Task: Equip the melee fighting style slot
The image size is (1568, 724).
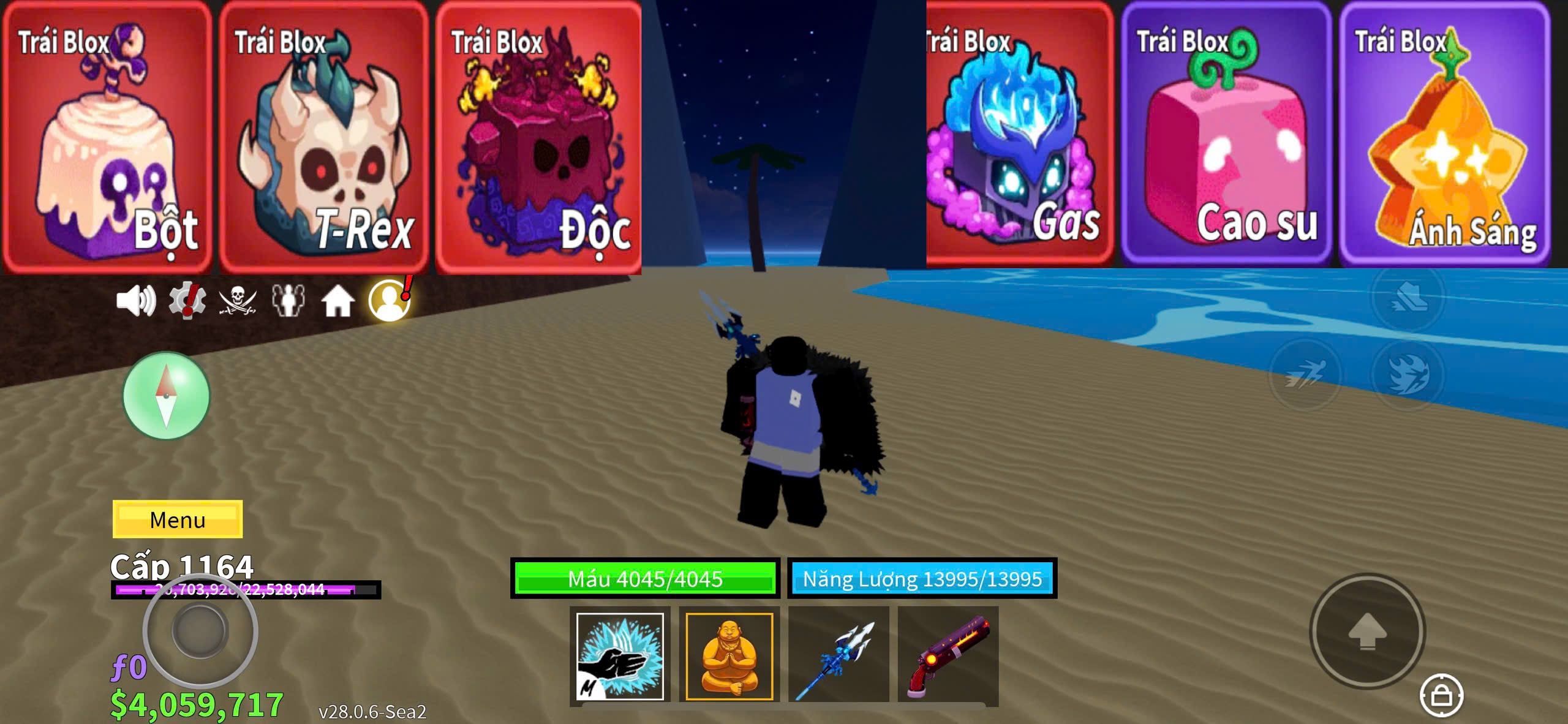Action: (x=620, y=656)
